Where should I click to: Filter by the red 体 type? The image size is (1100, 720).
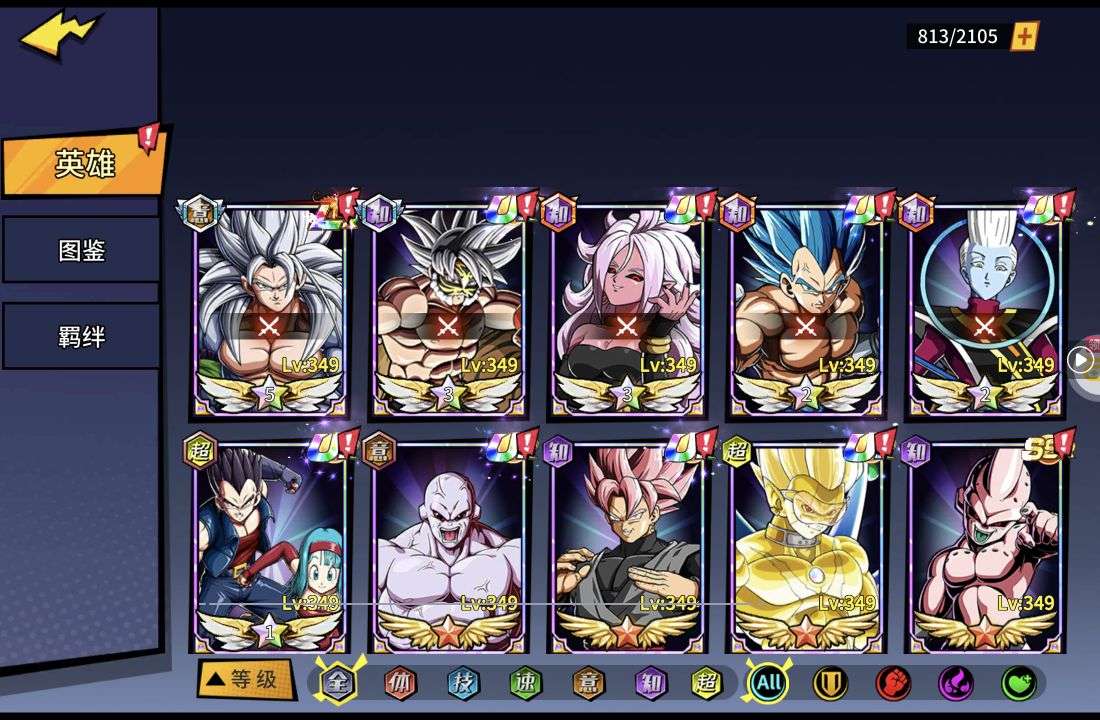(401, 683)
